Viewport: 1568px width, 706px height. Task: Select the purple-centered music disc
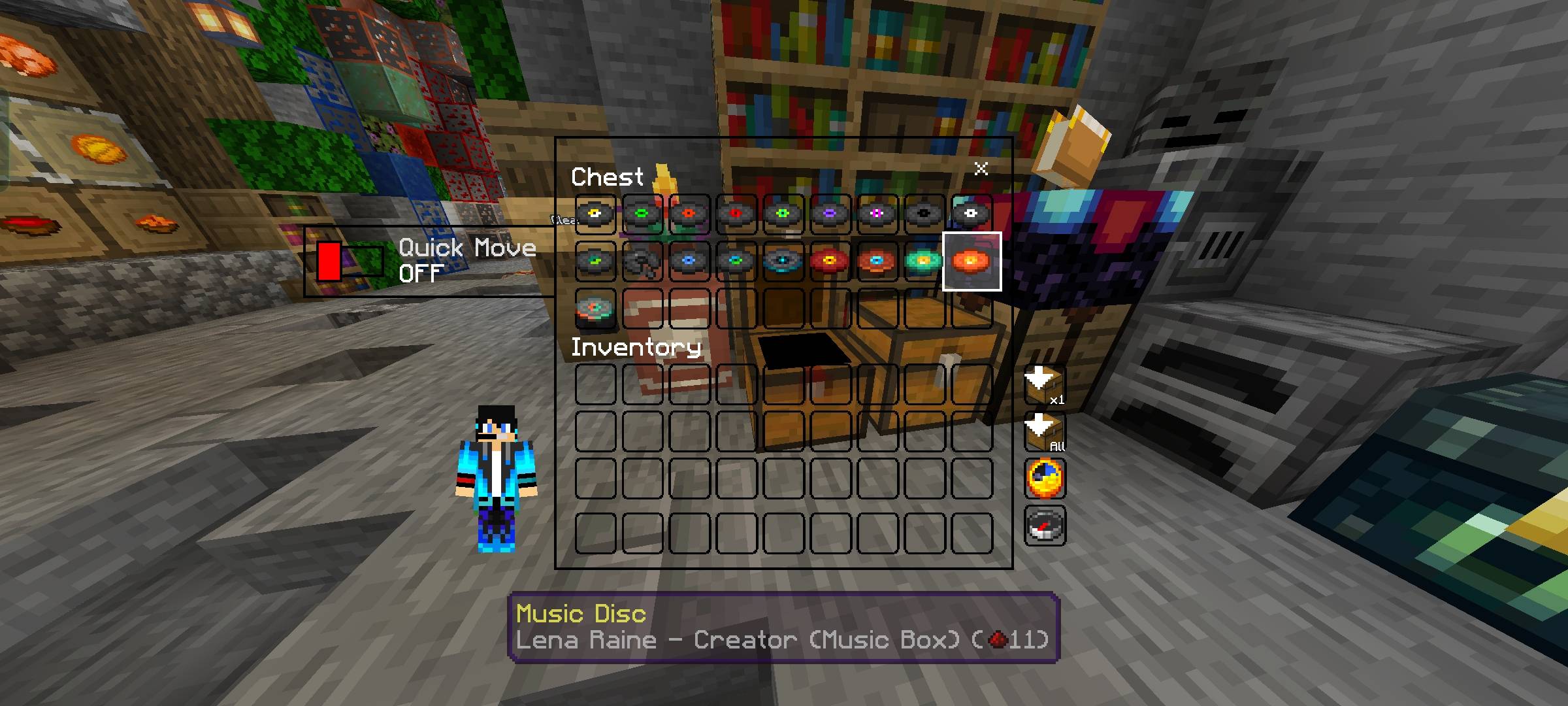coord(830,214)
